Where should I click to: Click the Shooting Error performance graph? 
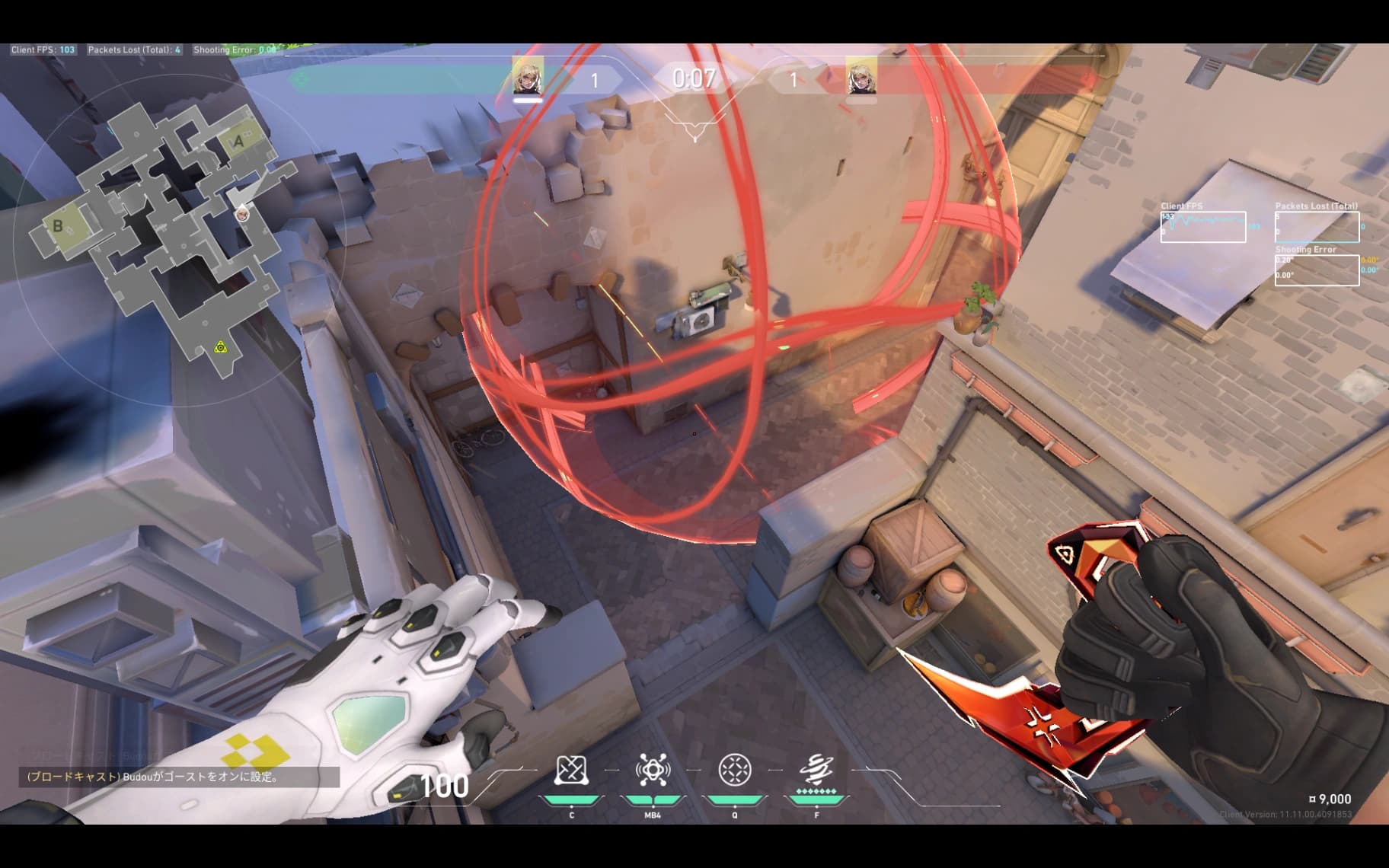[1317, 270]
